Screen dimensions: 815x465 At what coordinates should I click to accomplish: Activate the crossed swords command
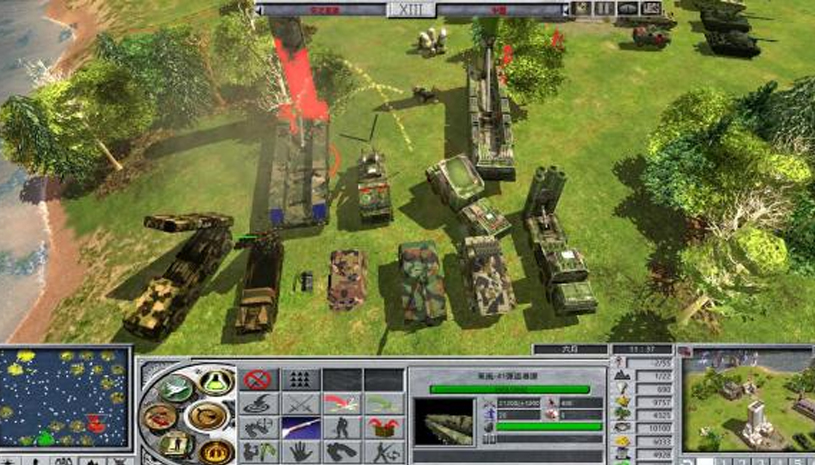point(298,404)
